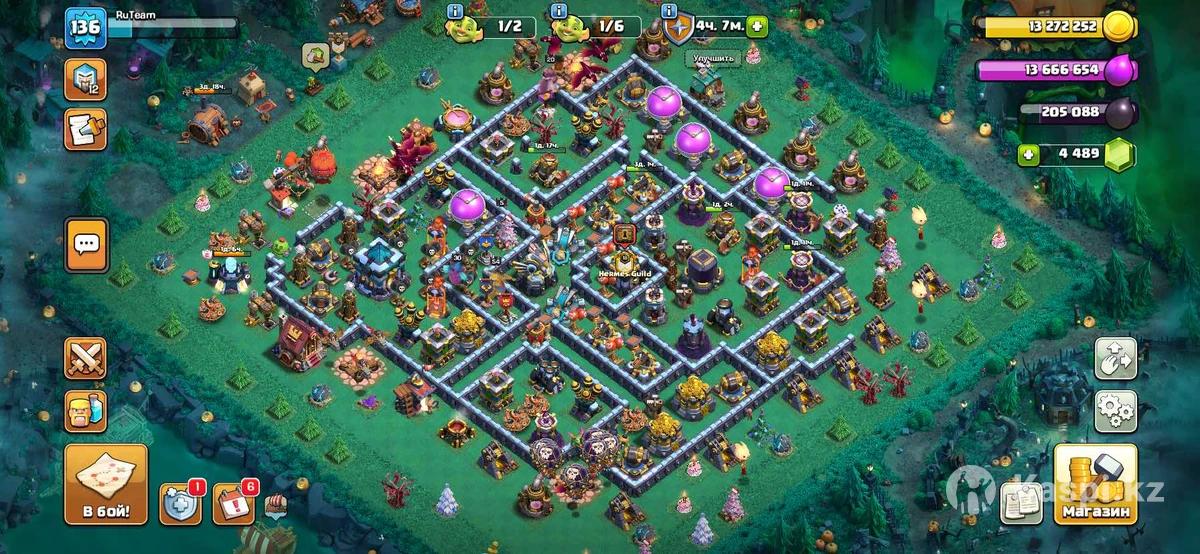Open the chat speech-bubble button

tap(86, 244)
